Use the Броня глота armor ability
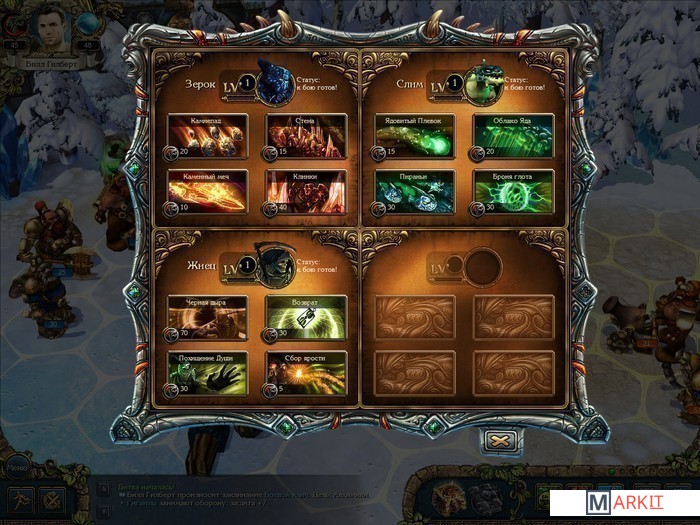 pos(514,191)
